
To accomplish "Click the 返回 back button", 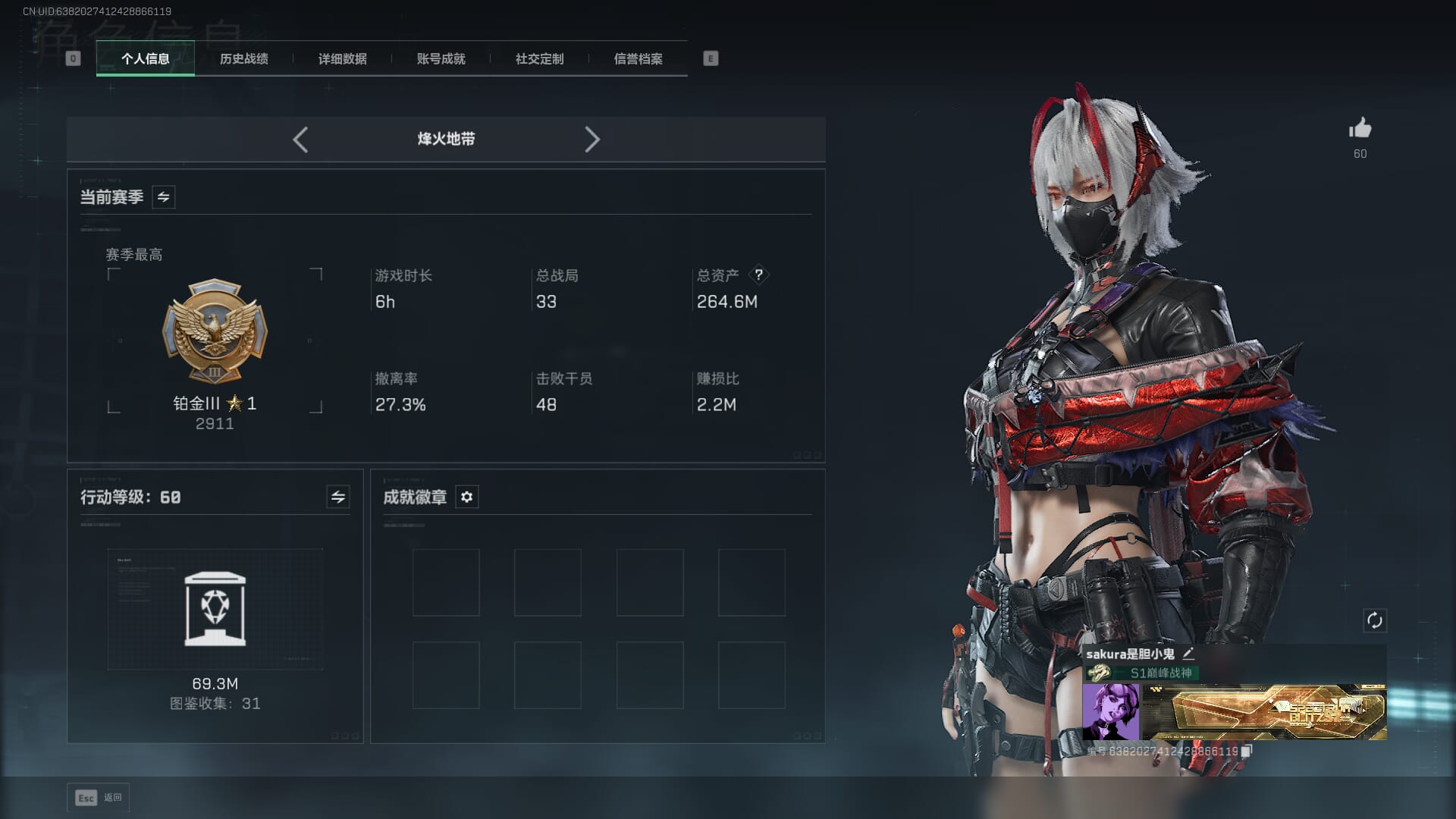I will [x=99, y=798].
